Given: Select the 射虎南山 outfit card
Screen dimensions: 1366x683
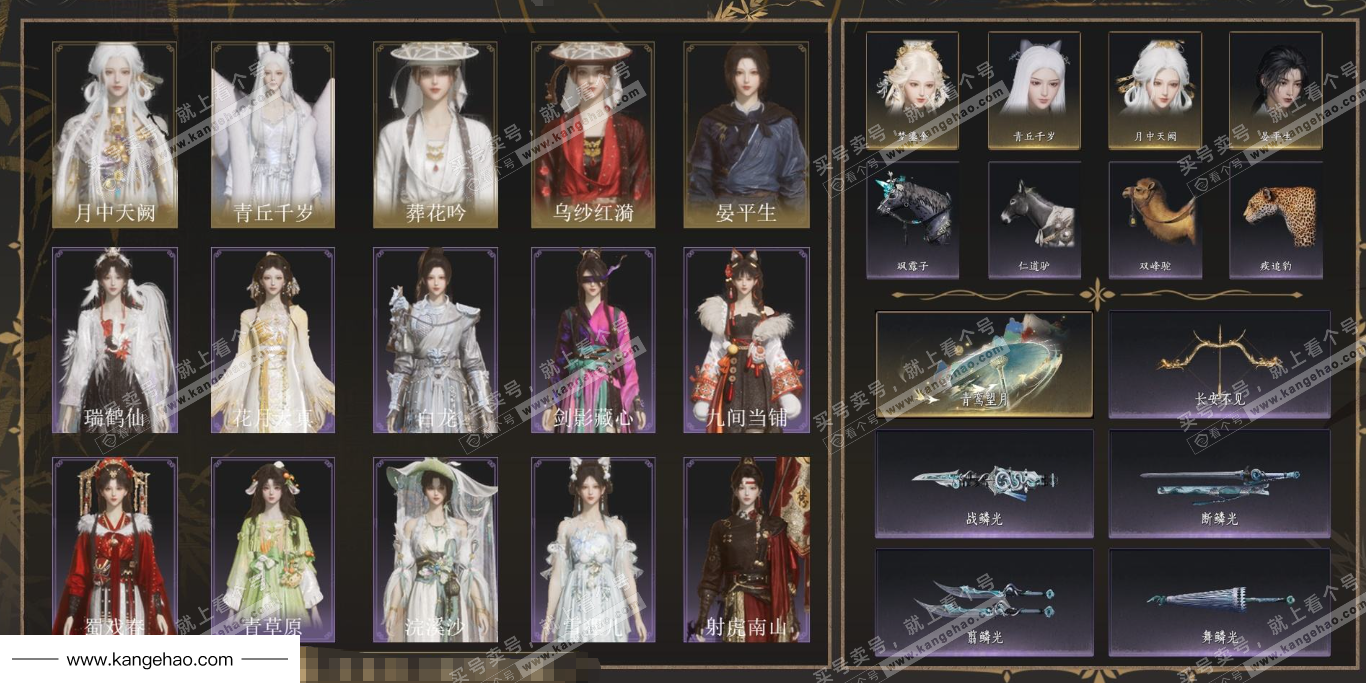Looking at the screenshot, I should pos(746,549).
